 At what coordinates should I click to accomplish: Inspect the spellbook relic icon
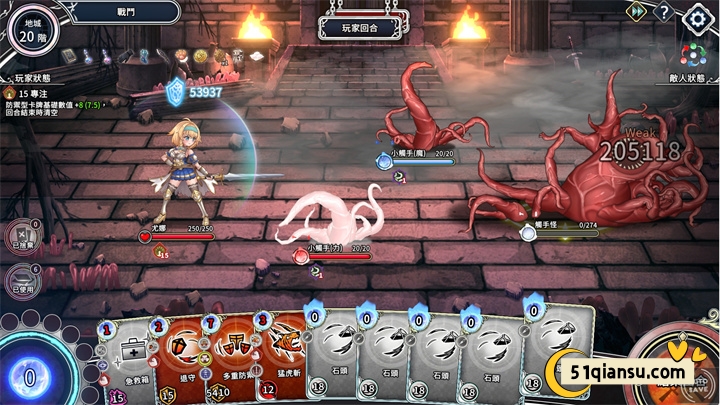[x=69, y=56]
